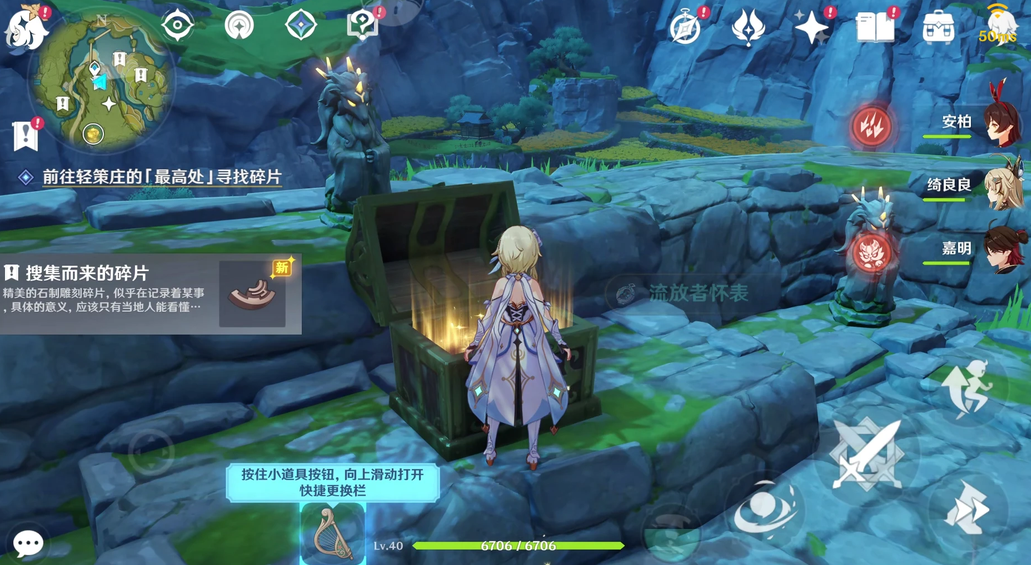
Task: Use the lyre gadget slot
Action: click(332, 533)
